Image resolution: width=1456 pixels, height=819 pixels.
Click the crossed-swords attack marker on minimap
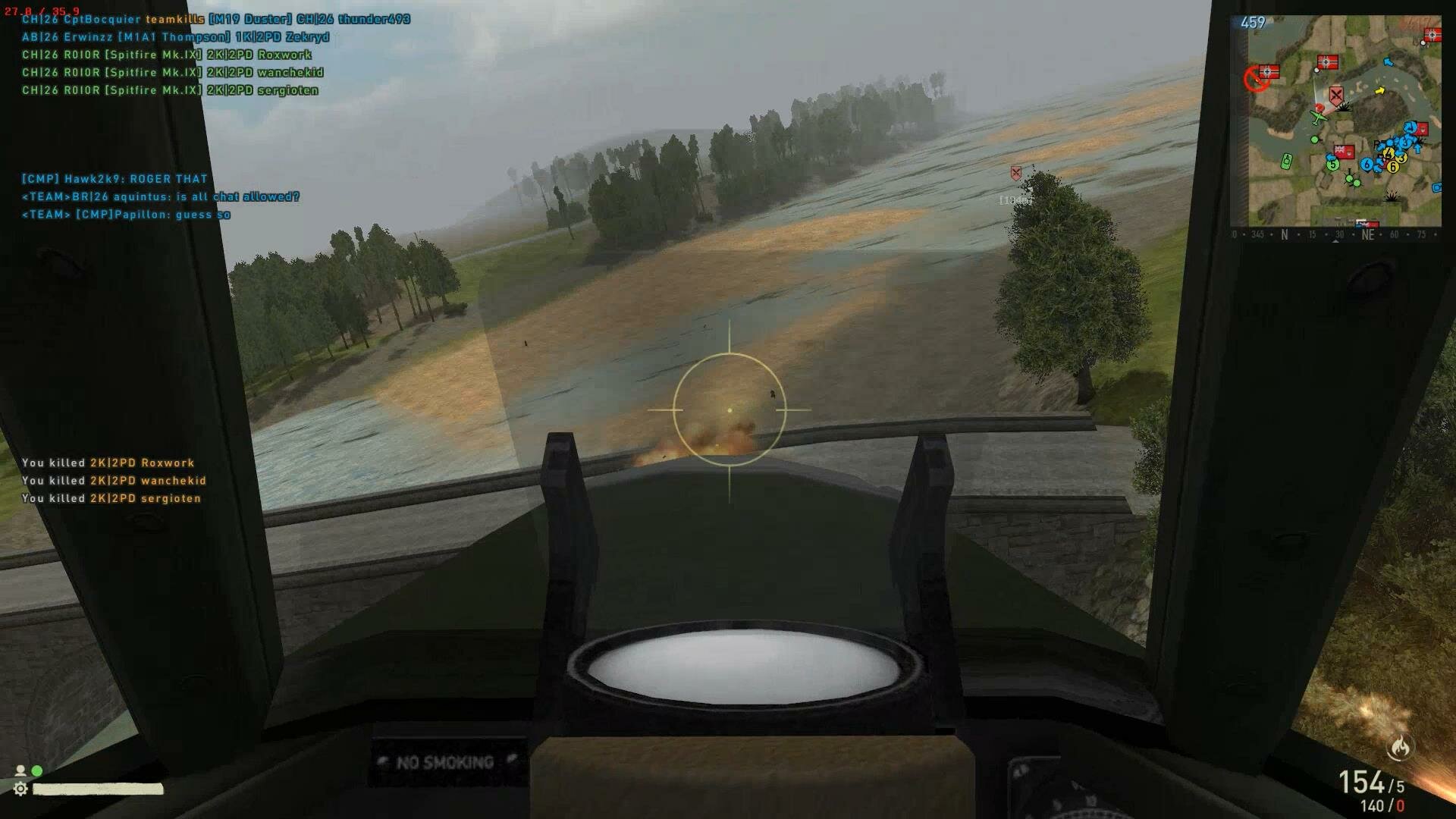[x=1335, y=95]
